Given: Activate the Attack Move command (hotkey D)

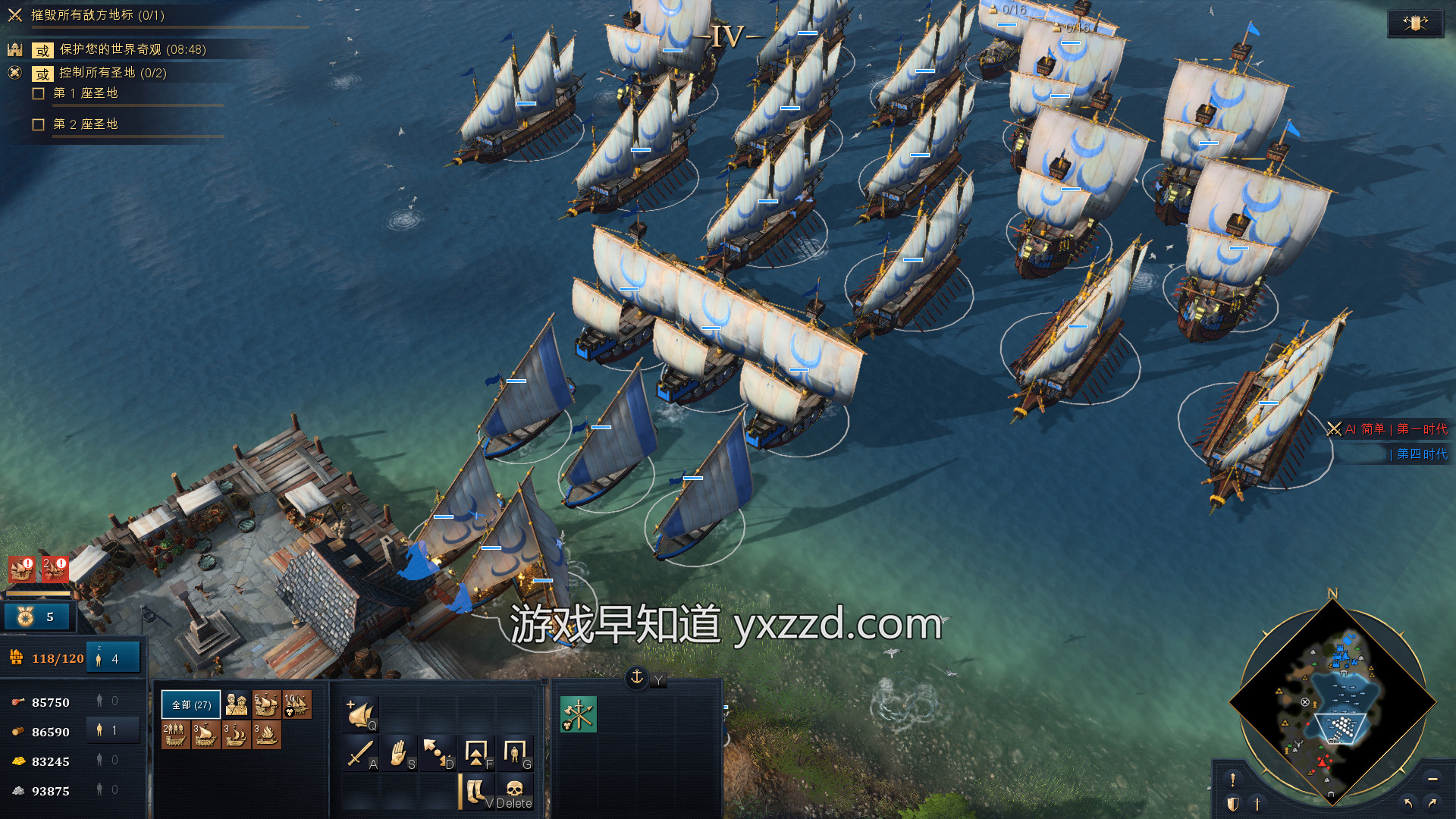Looking at the screenshot, I should [x=436, y=753].
